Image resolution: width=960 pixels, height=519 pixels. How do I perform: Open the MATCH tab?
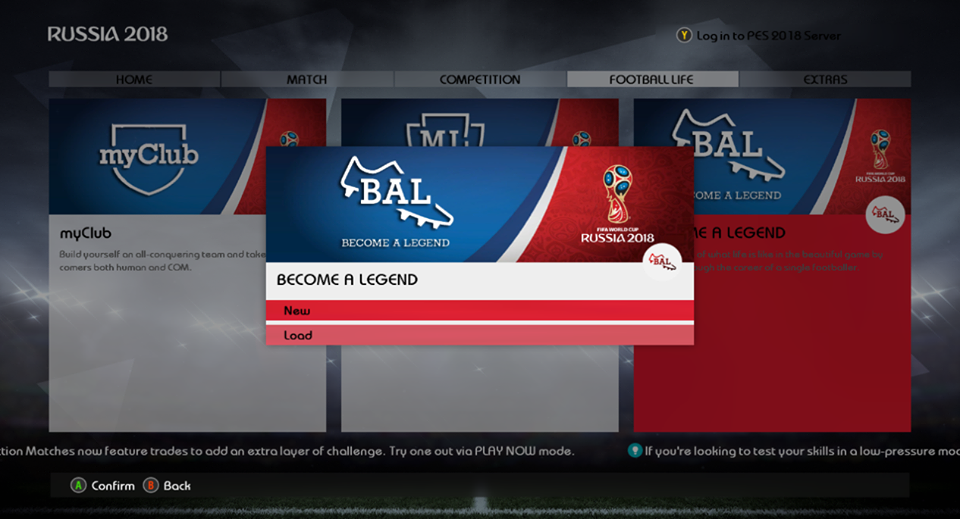pos(307,79)
